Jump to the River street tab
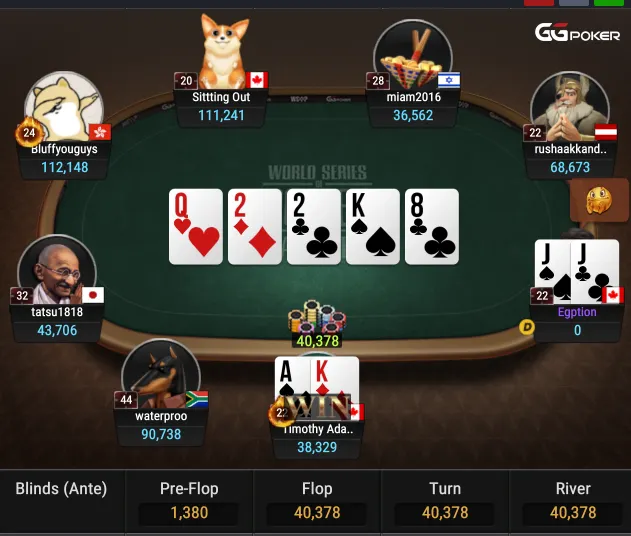The height and width of the screenshot is (536, 631). 573,501
